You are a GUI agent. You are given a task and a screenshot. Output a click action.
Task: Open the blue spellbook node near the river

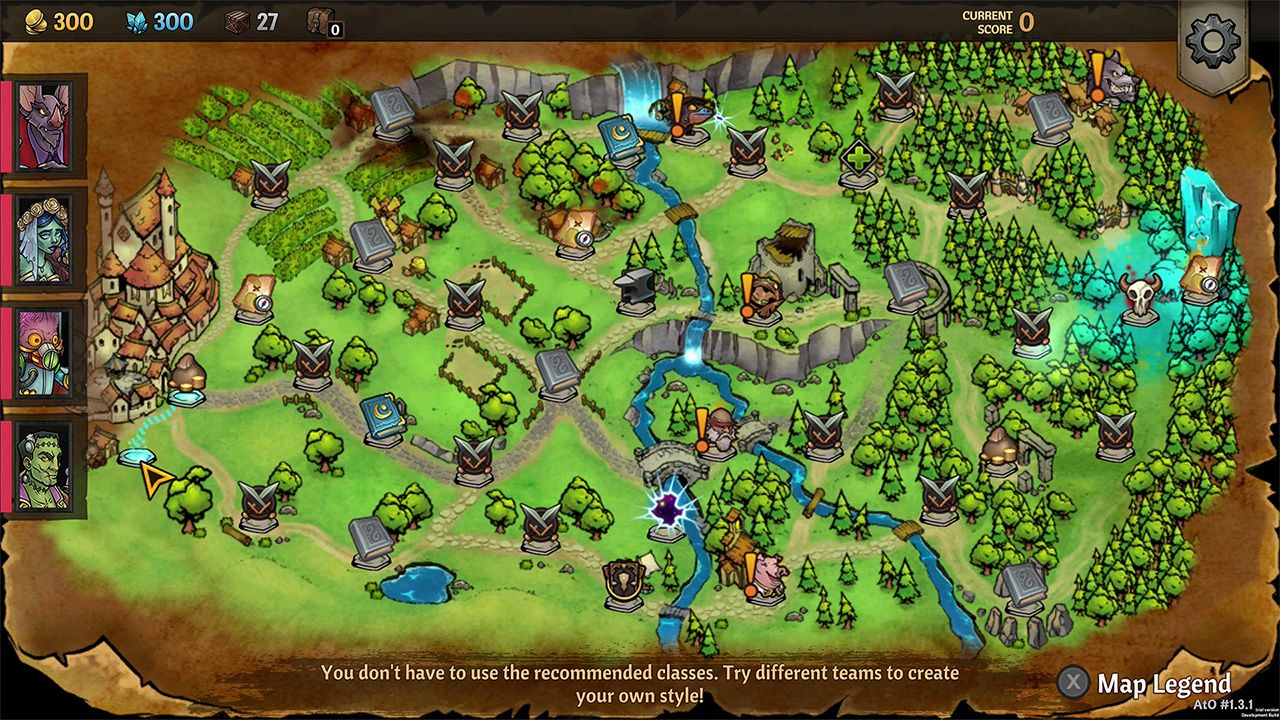(x=620, y=135)
